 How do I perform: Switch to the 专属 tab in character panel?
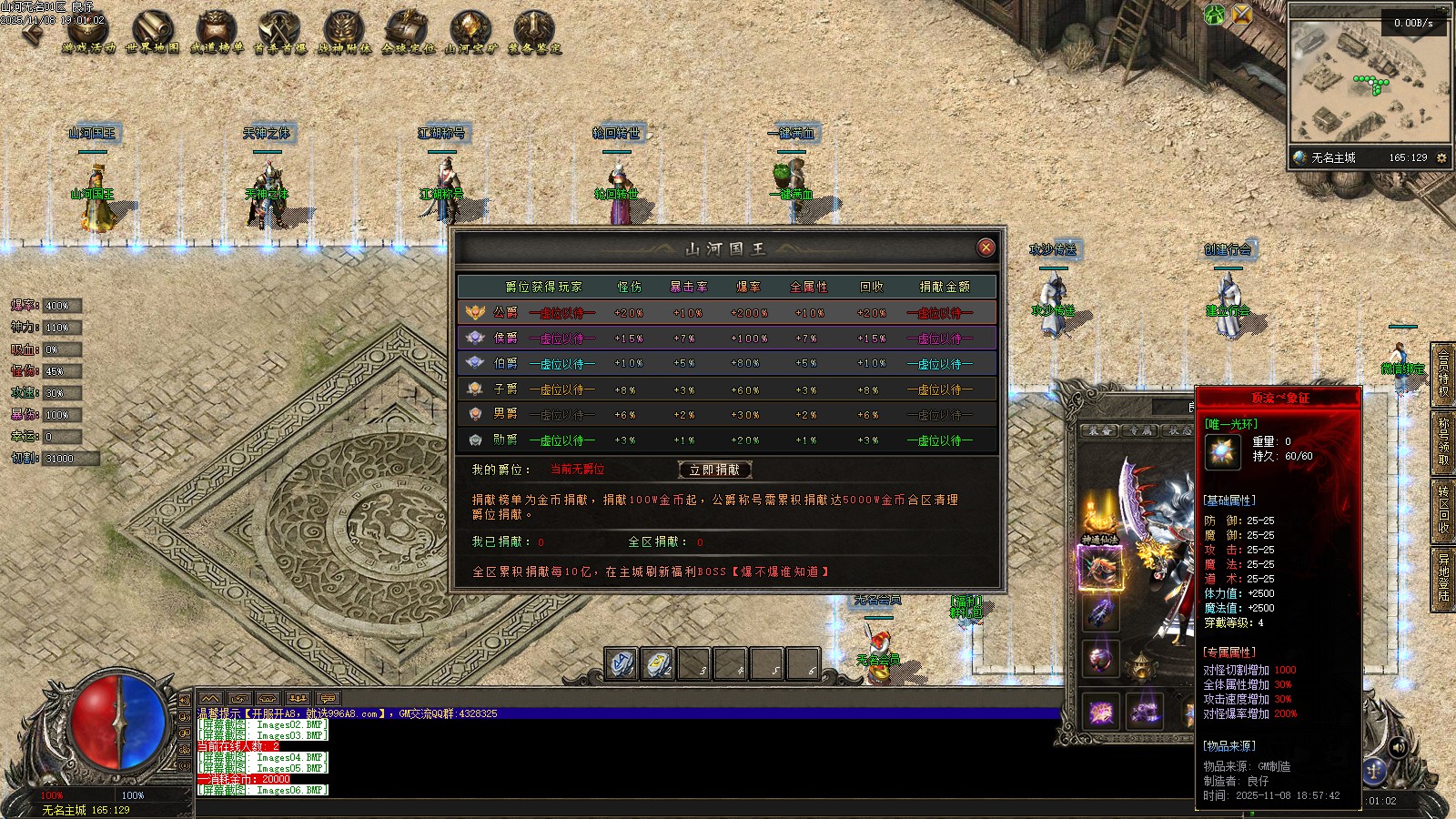[1139, 430]
